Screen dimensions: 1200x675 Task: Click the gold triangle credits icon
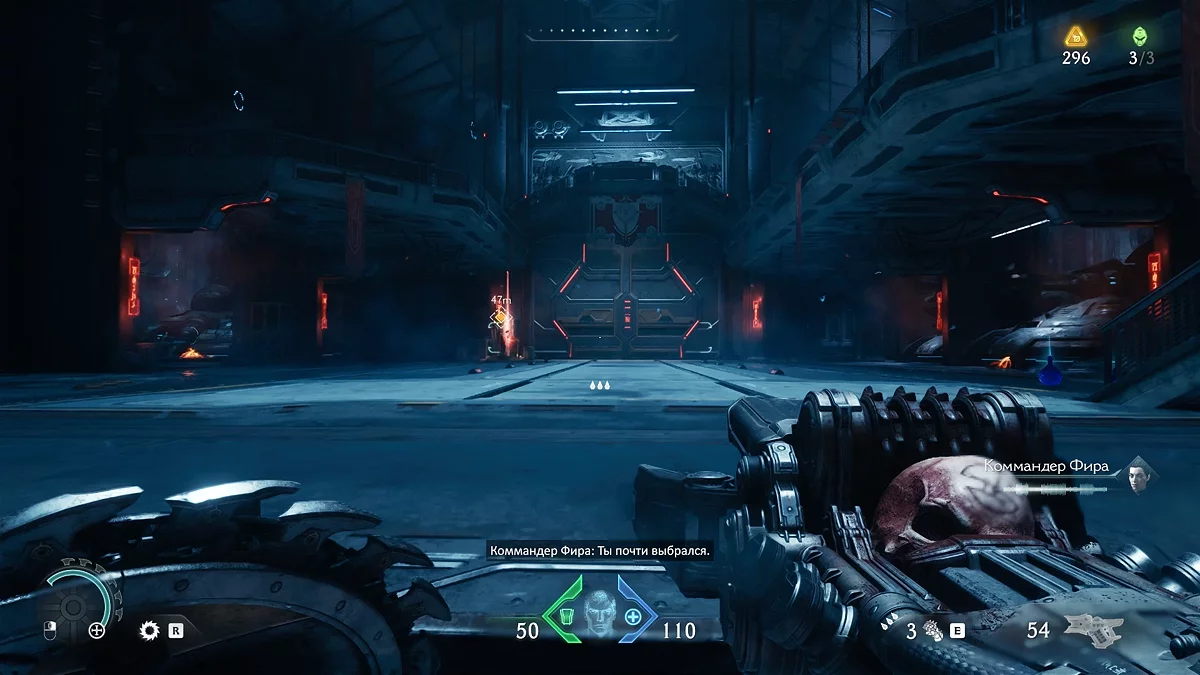click(1075, 37)
